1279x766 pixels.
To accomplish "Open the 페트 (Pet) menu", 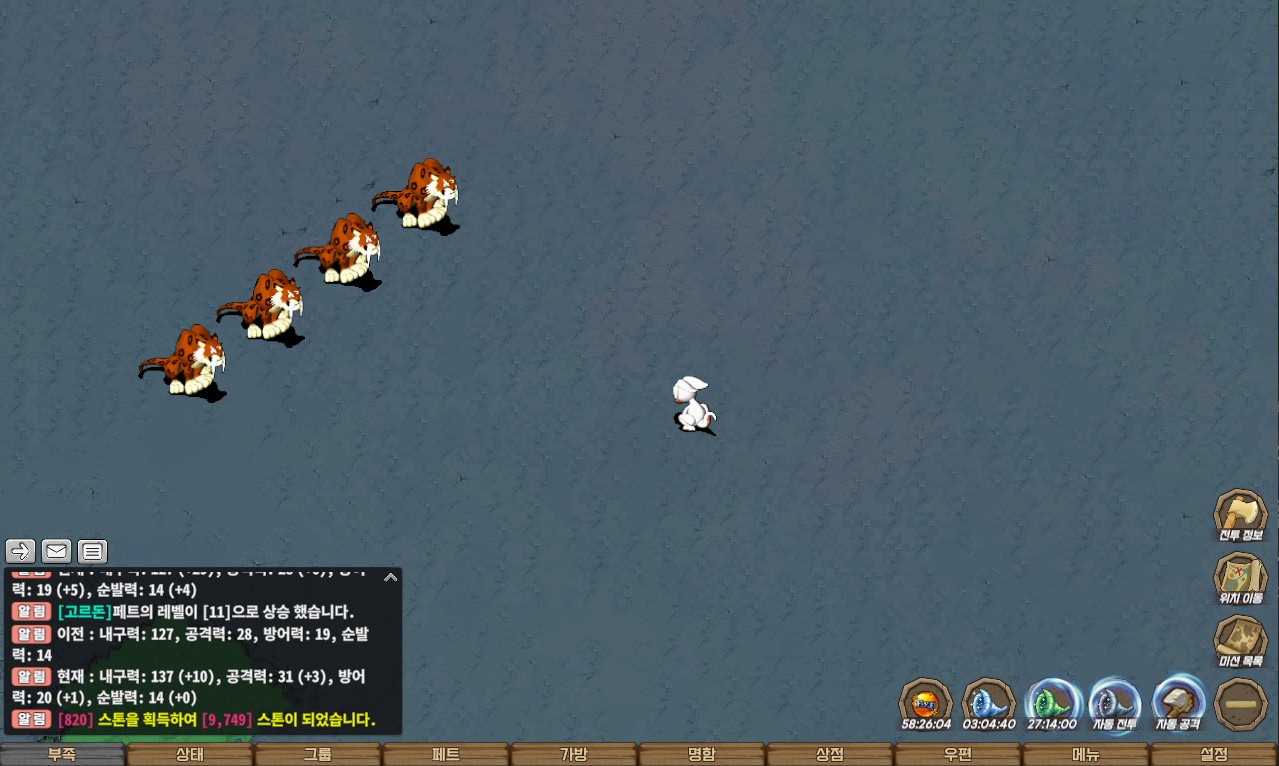I will pos(446,755).
